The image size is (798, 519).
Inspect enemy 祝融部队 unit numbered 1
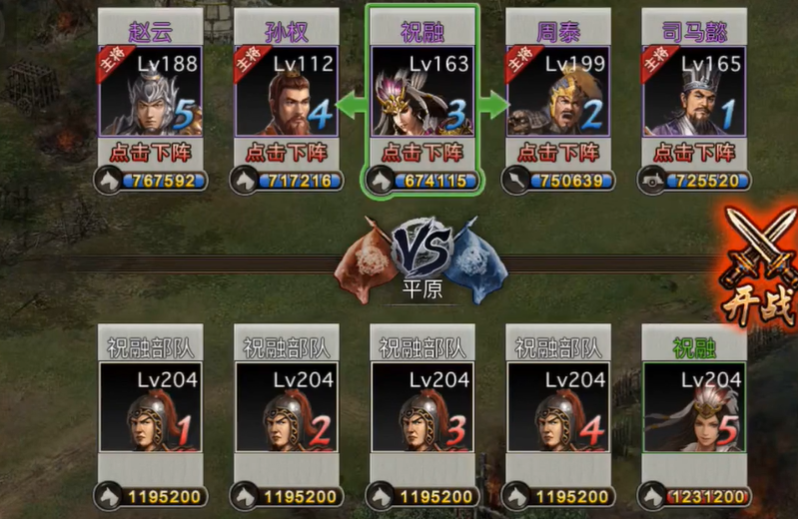pyautogui.click(x=150, y=407)
